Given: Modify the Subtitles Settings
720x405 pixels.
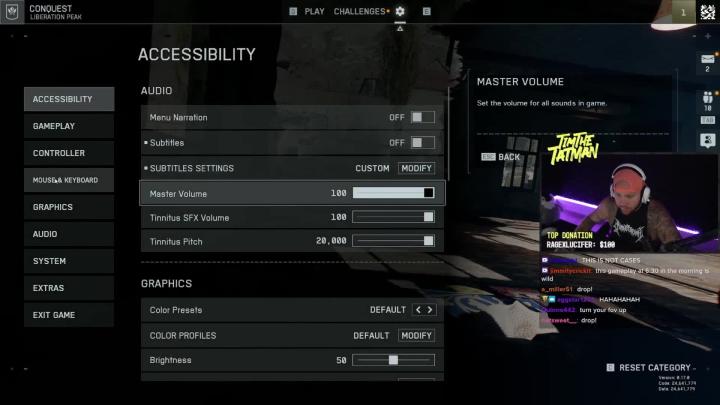Looking at the screenshot, I should coord(416,168).
